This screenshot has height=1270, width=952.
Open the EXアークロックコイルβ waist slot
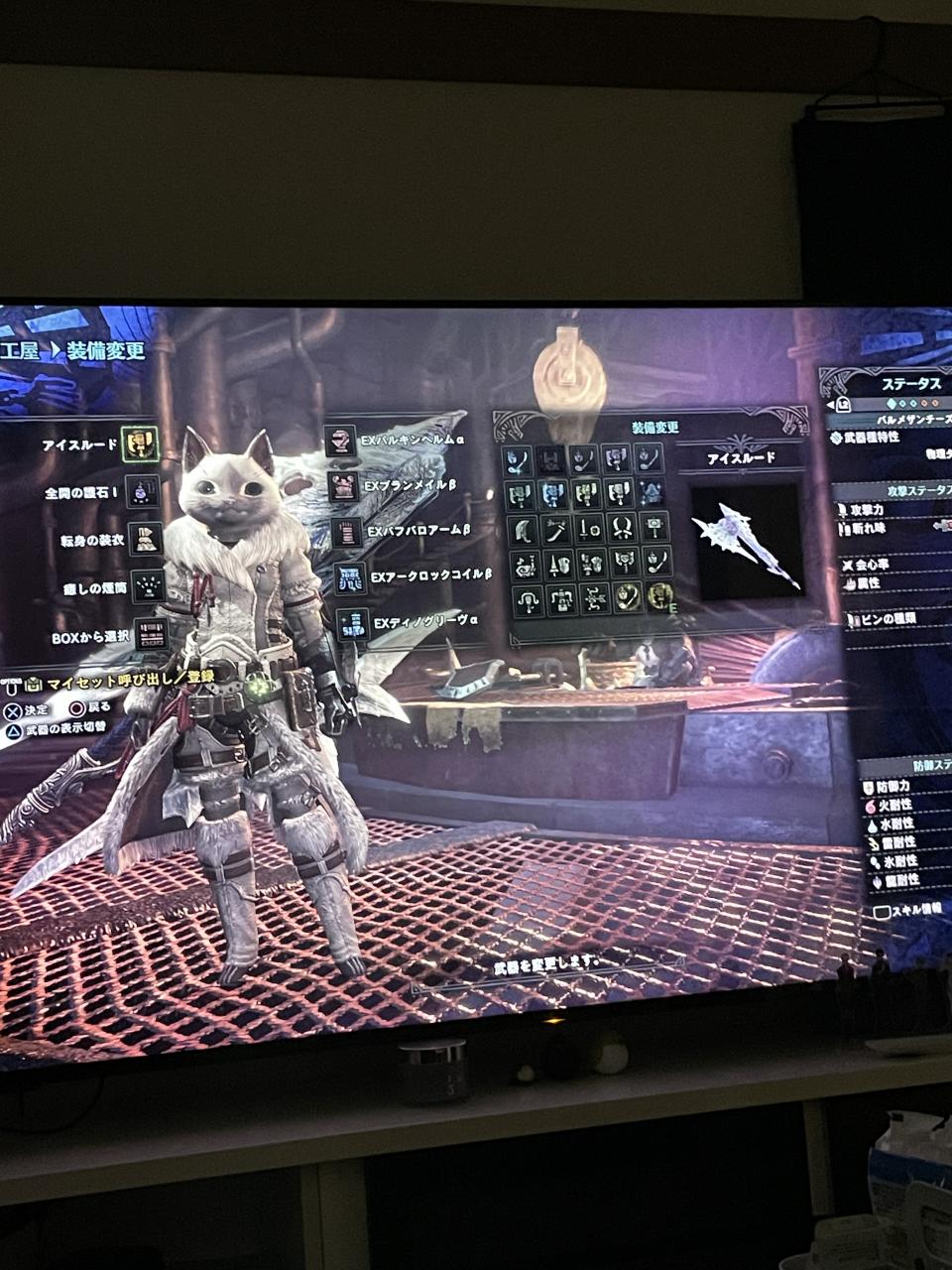pos(349,577)
